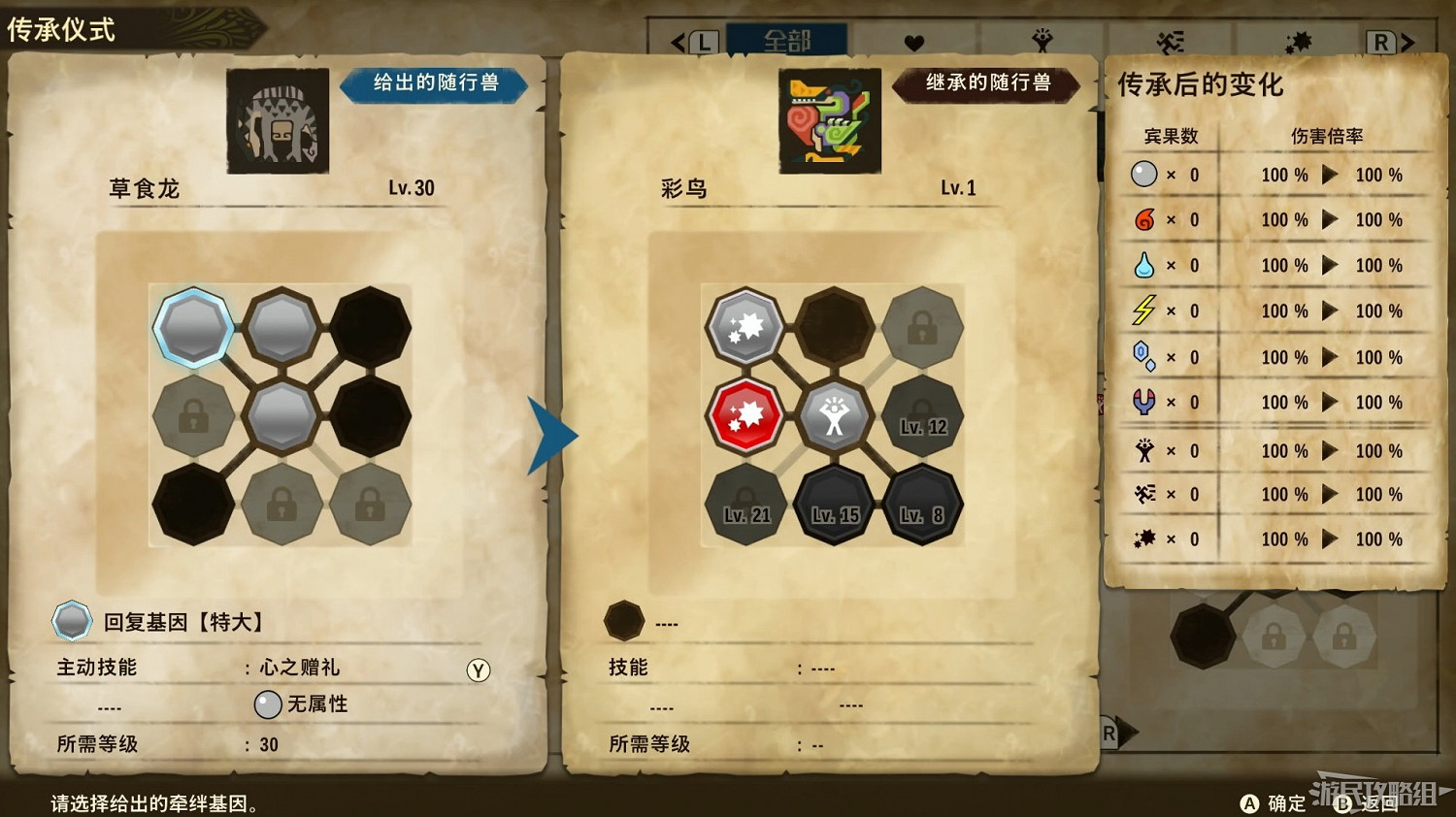
Task: Select the fire element icon in the multiplier list
Action: (1145, 219)
